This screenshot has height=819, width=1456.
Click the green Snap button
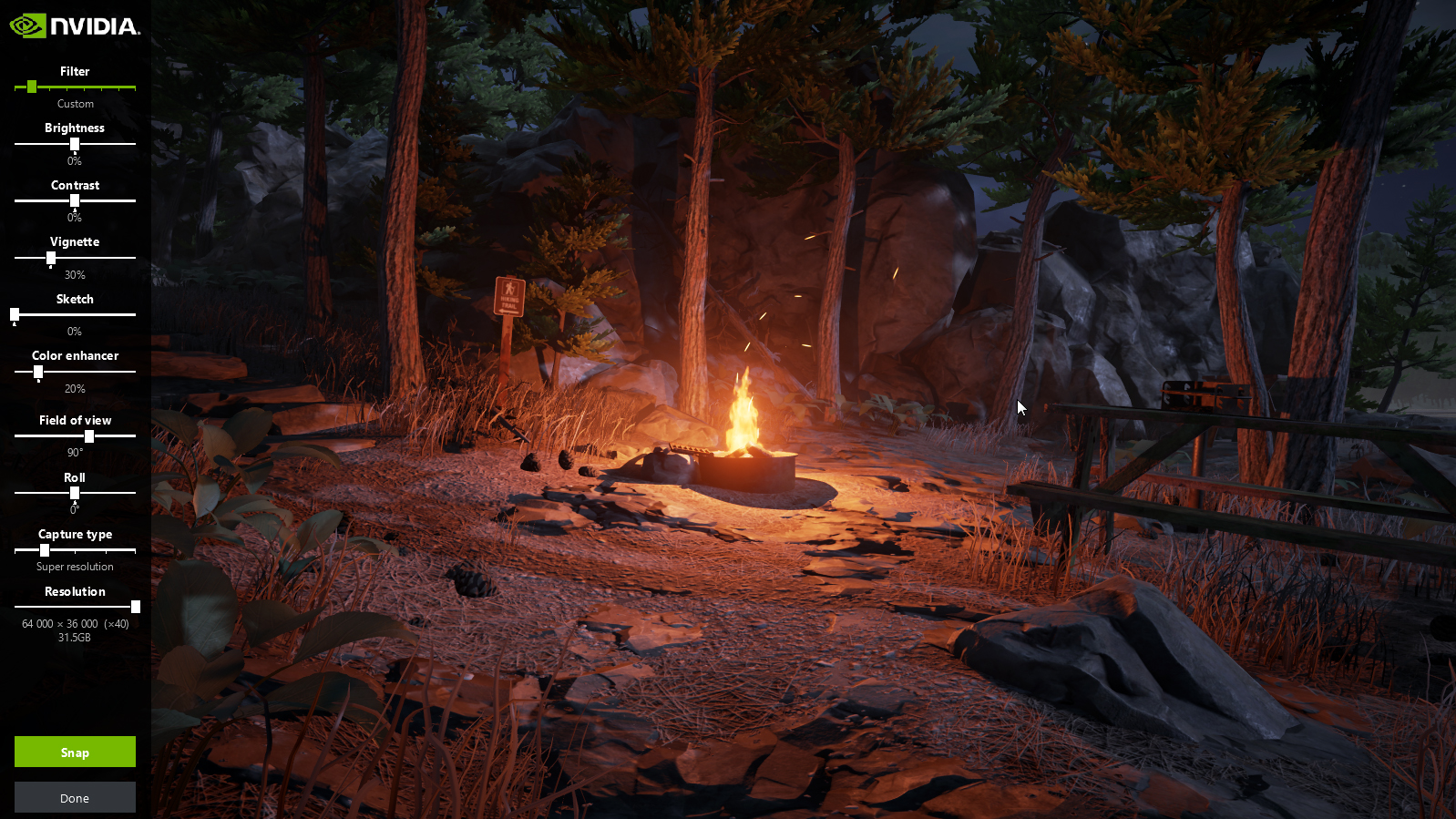[x=75, y=752]
